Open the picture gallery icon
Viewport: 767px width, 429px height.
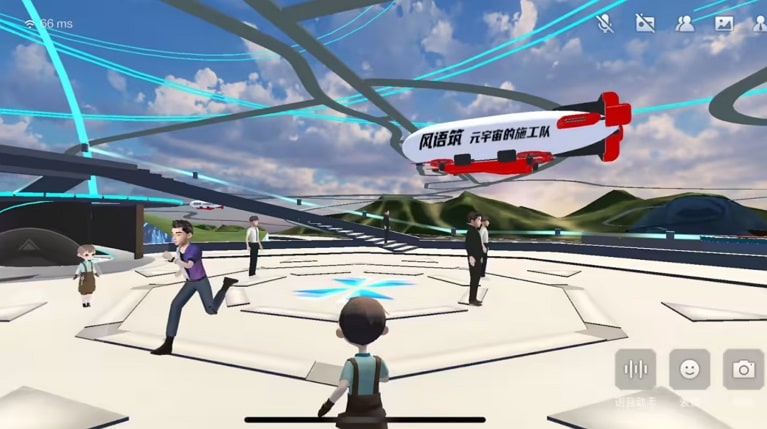click(724, 23)
